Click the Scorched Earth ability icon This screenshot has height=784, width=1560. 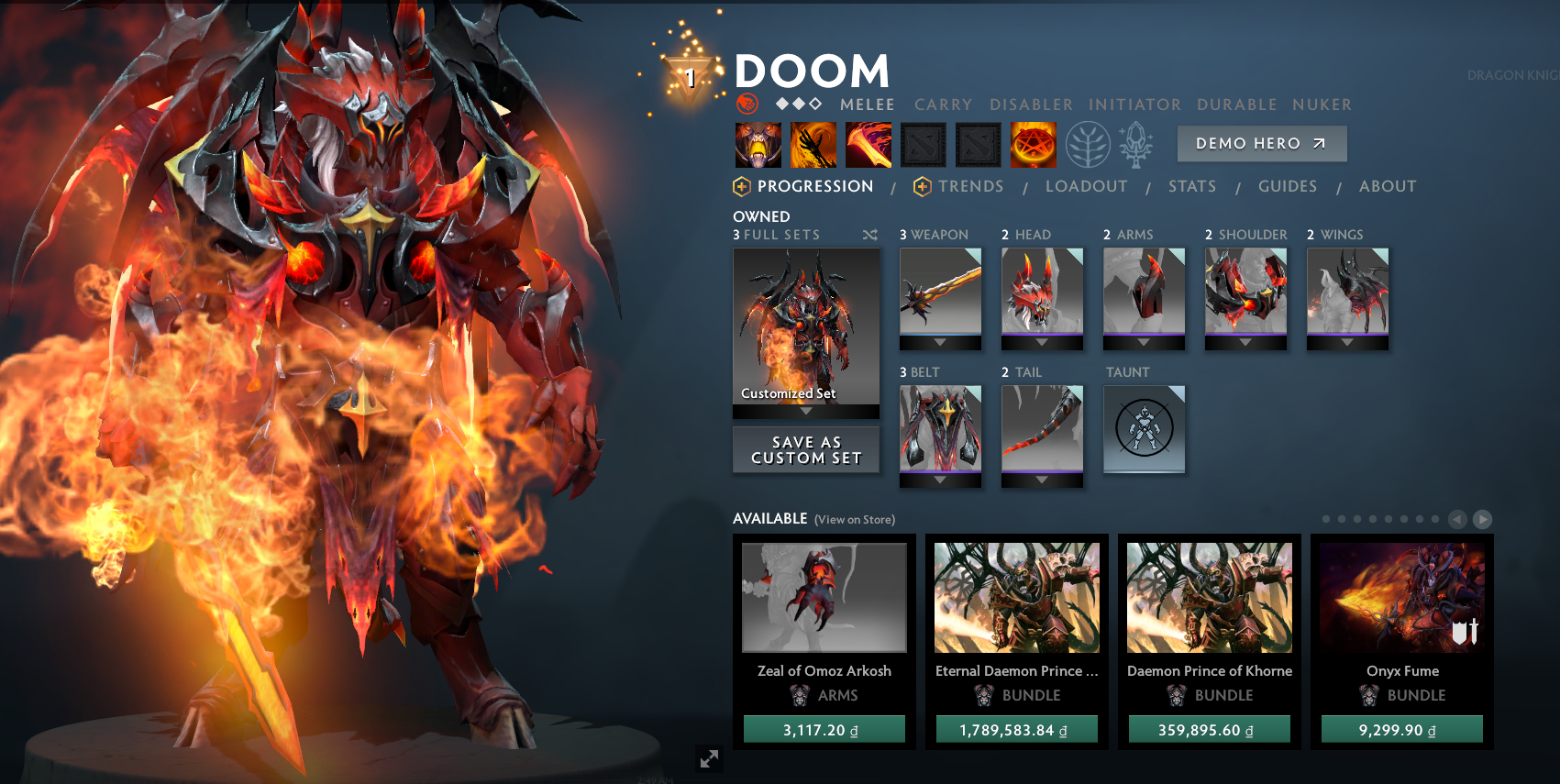pyautogui.click(x=814, y=144)
